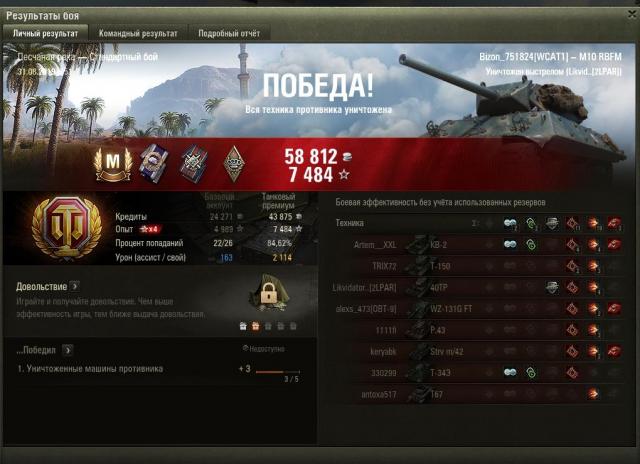Image resolution: width=640 pixels, height=464 pixels.
Task: Select the alexs_473 WZ-131G FT row
Action: tap(478, 309)
